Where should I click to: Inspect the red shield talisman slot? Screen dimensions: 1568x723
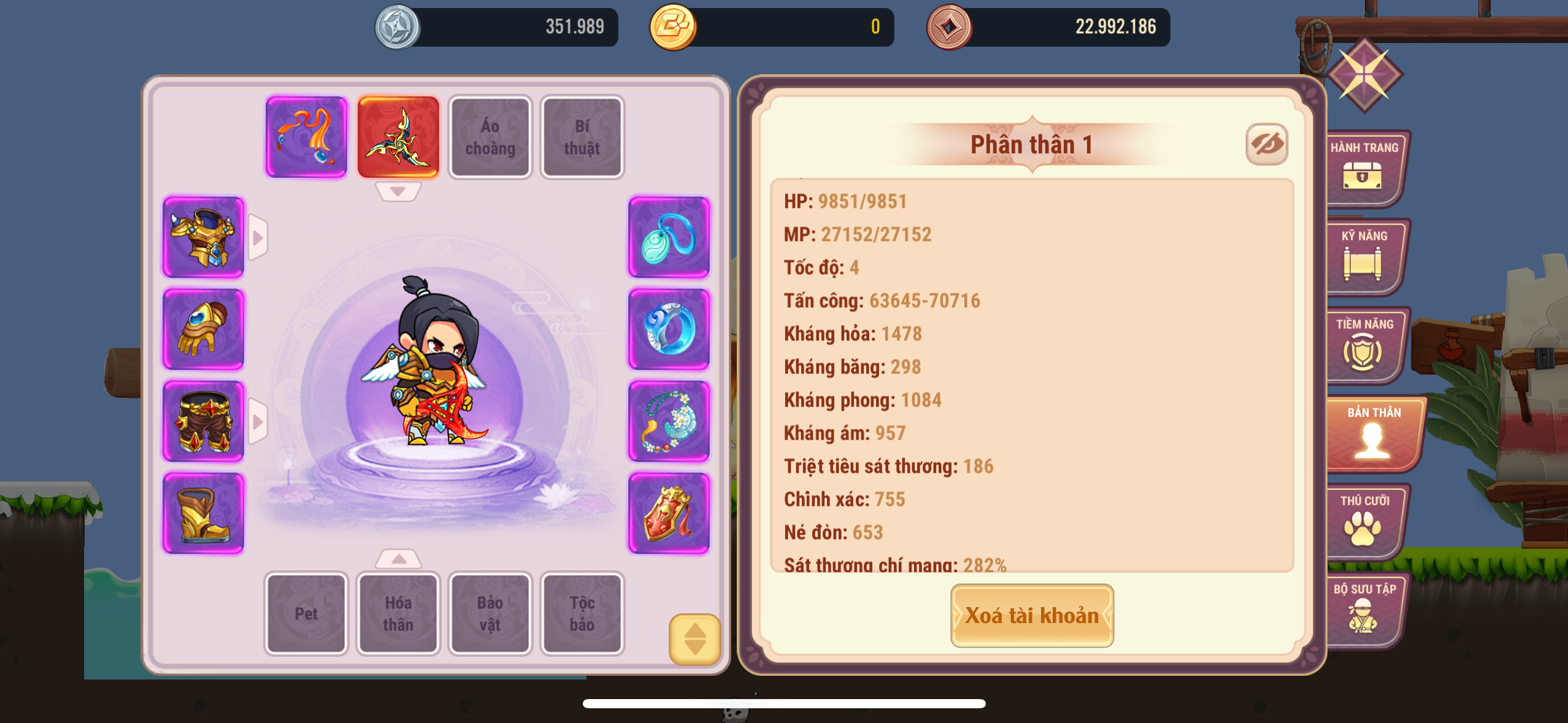(669, 513)
